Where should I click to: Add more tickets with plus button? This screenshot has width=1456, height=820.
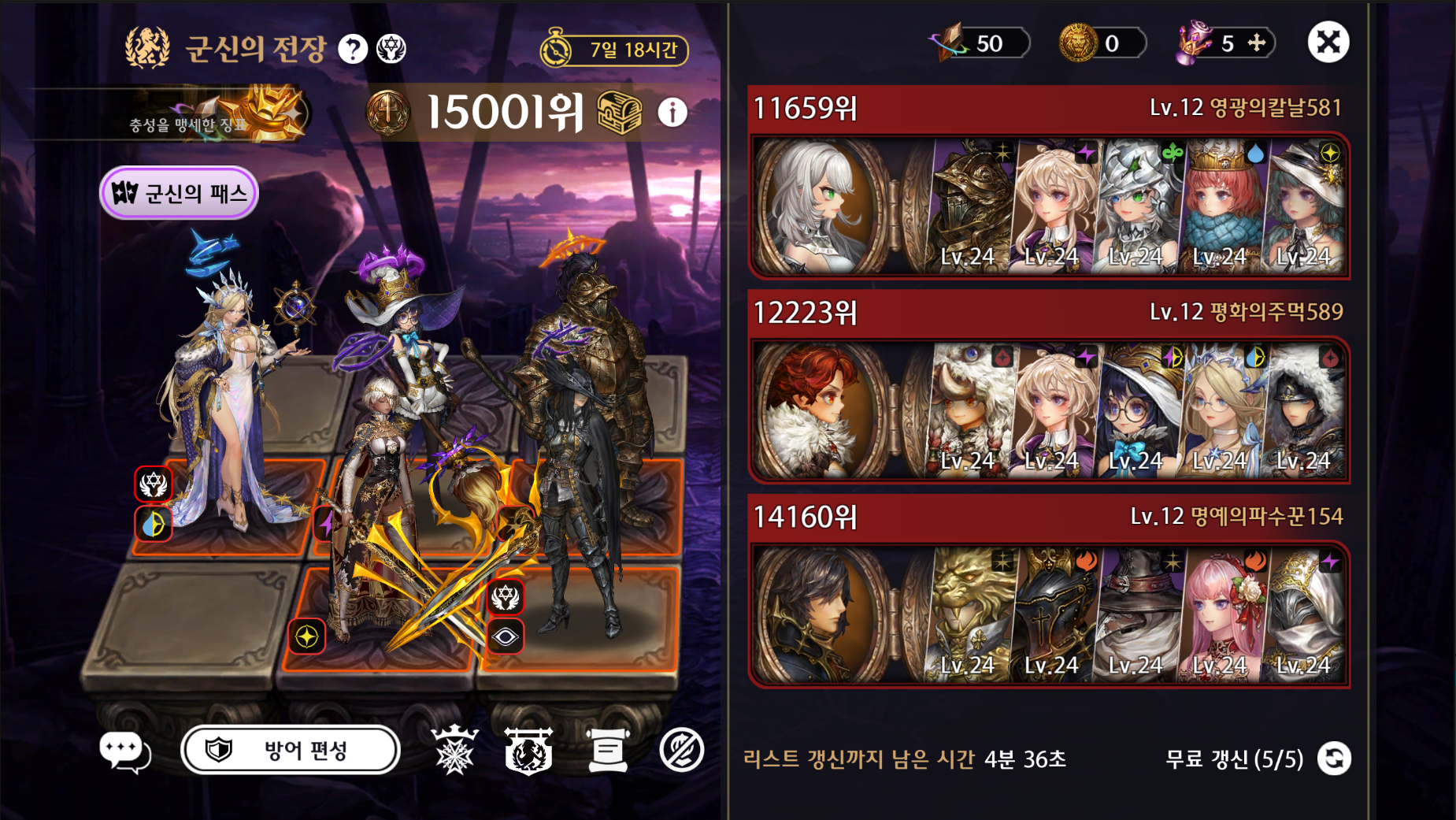tap(1257, 43)
